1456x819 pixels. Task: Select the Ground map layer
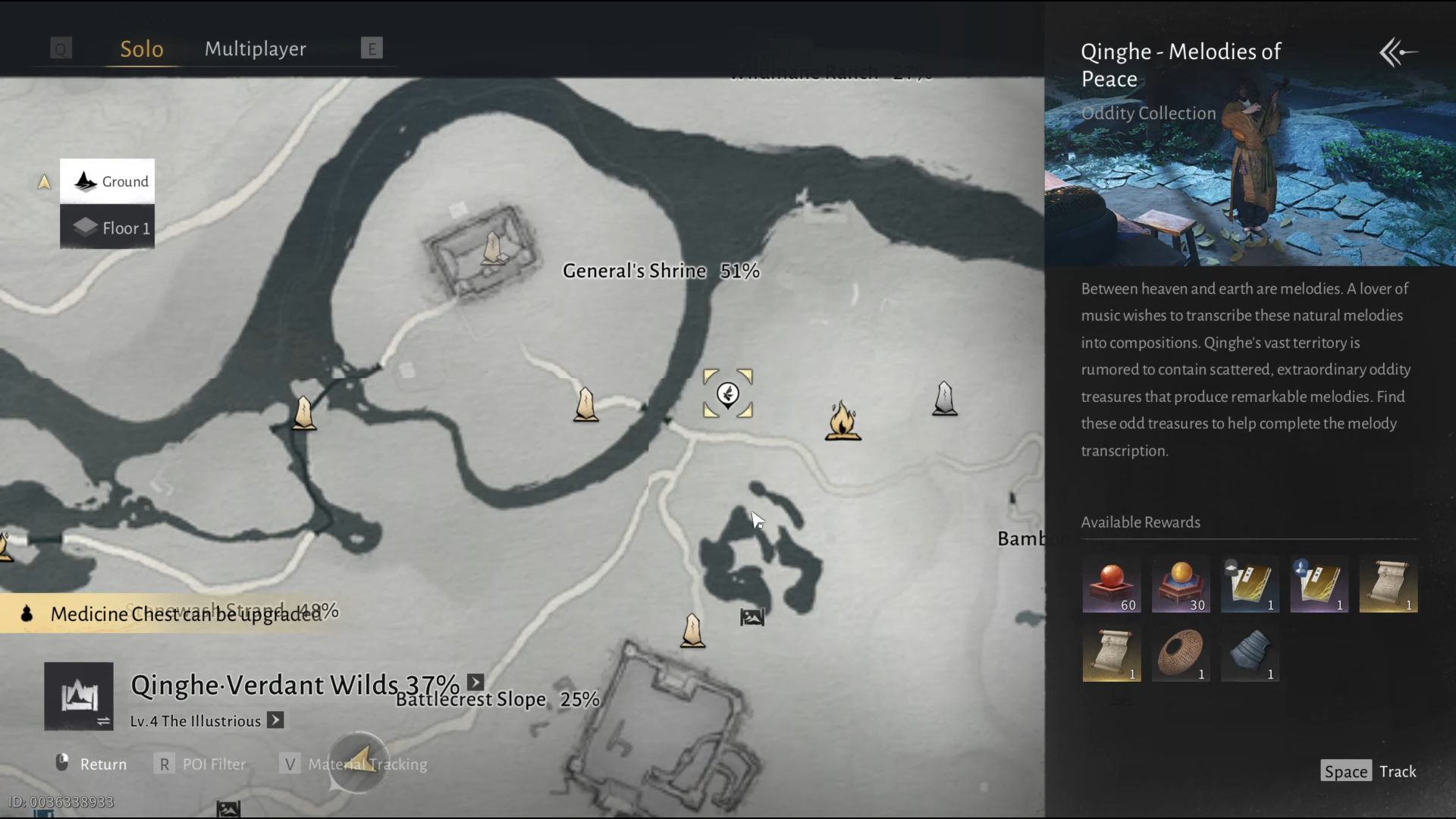(x=108, y=181)
